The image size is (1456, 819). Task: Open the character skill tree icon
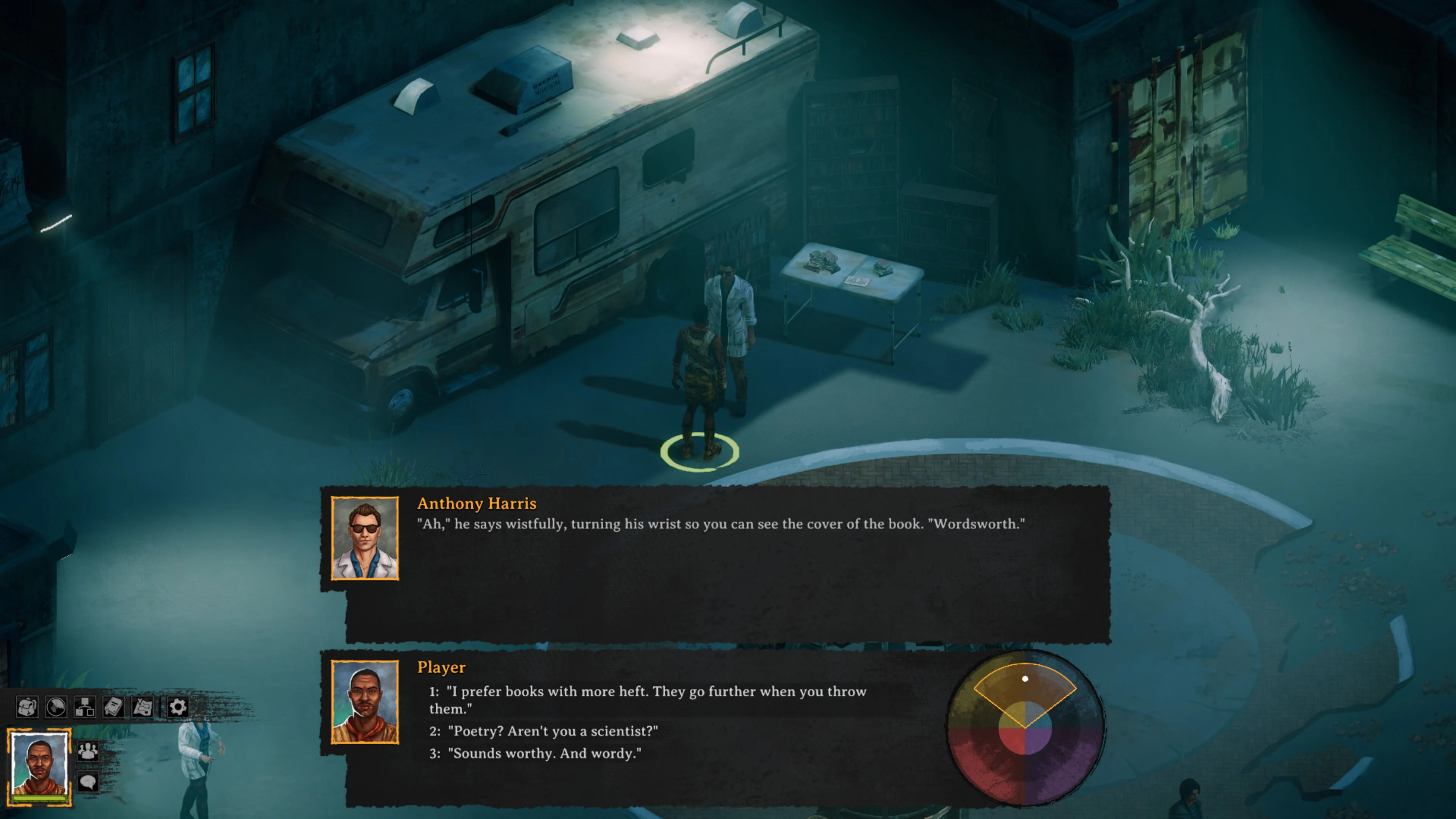pyautogui.click(x=85, y=706)
